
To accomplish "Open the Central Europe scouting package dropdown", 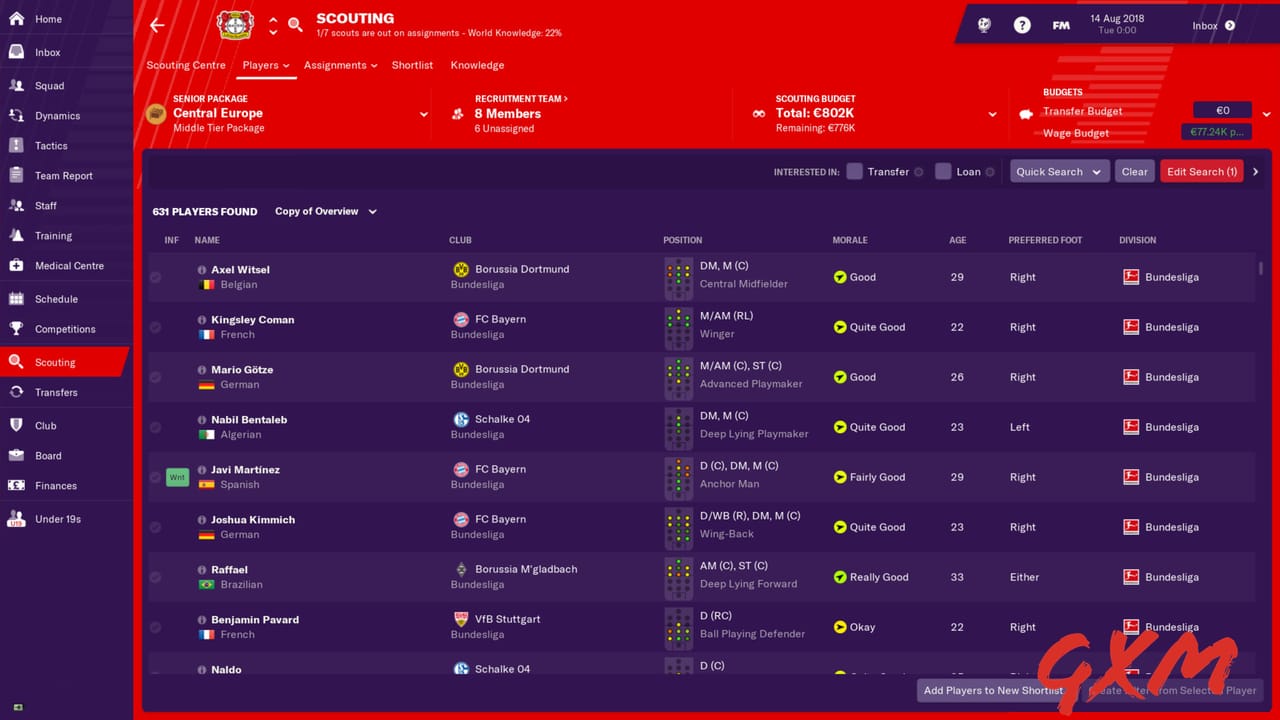I will [x=423, y=114].
